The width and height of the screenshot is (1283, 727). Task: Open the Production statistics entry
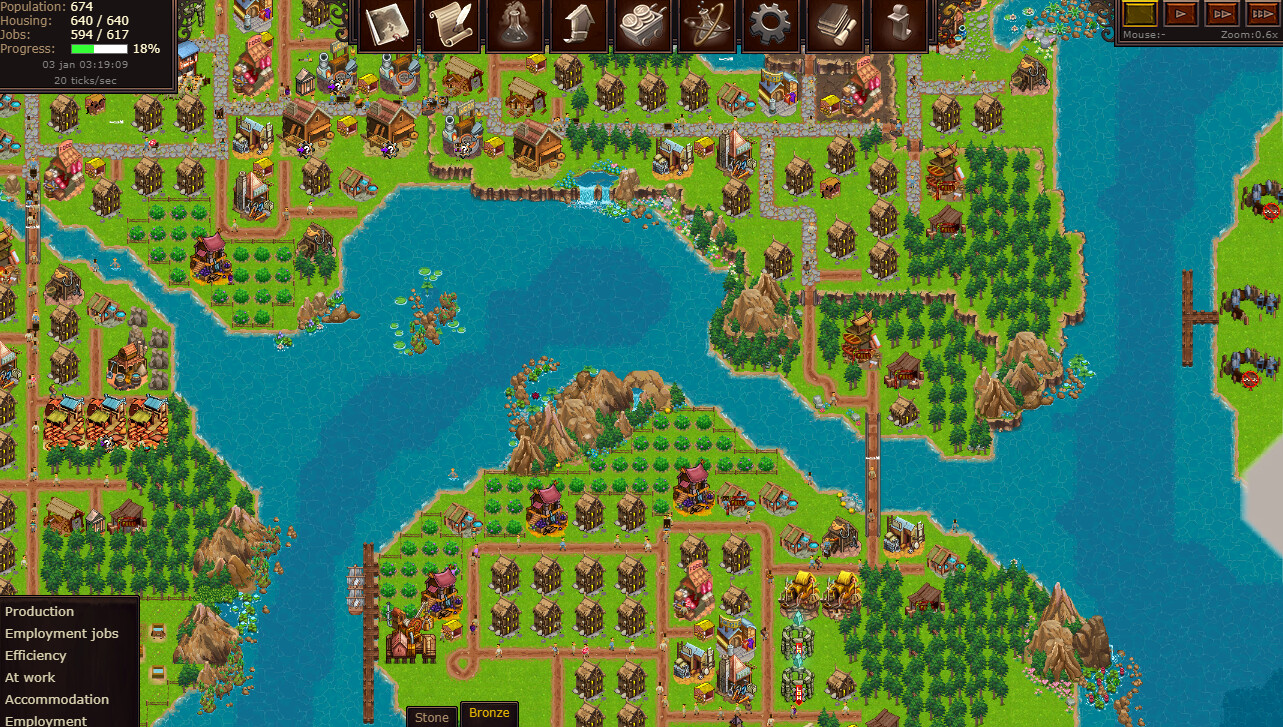[x=40, y=611]
